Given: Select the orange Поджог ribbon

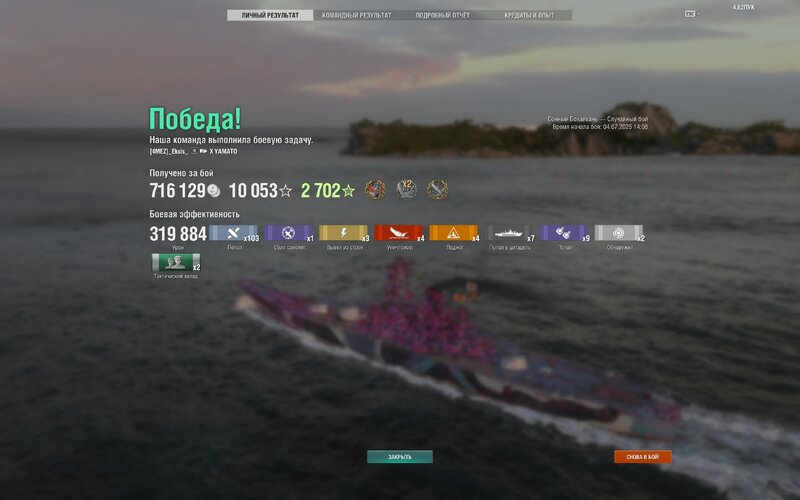Looking at the screenshot, I should [x=454, y=234].
